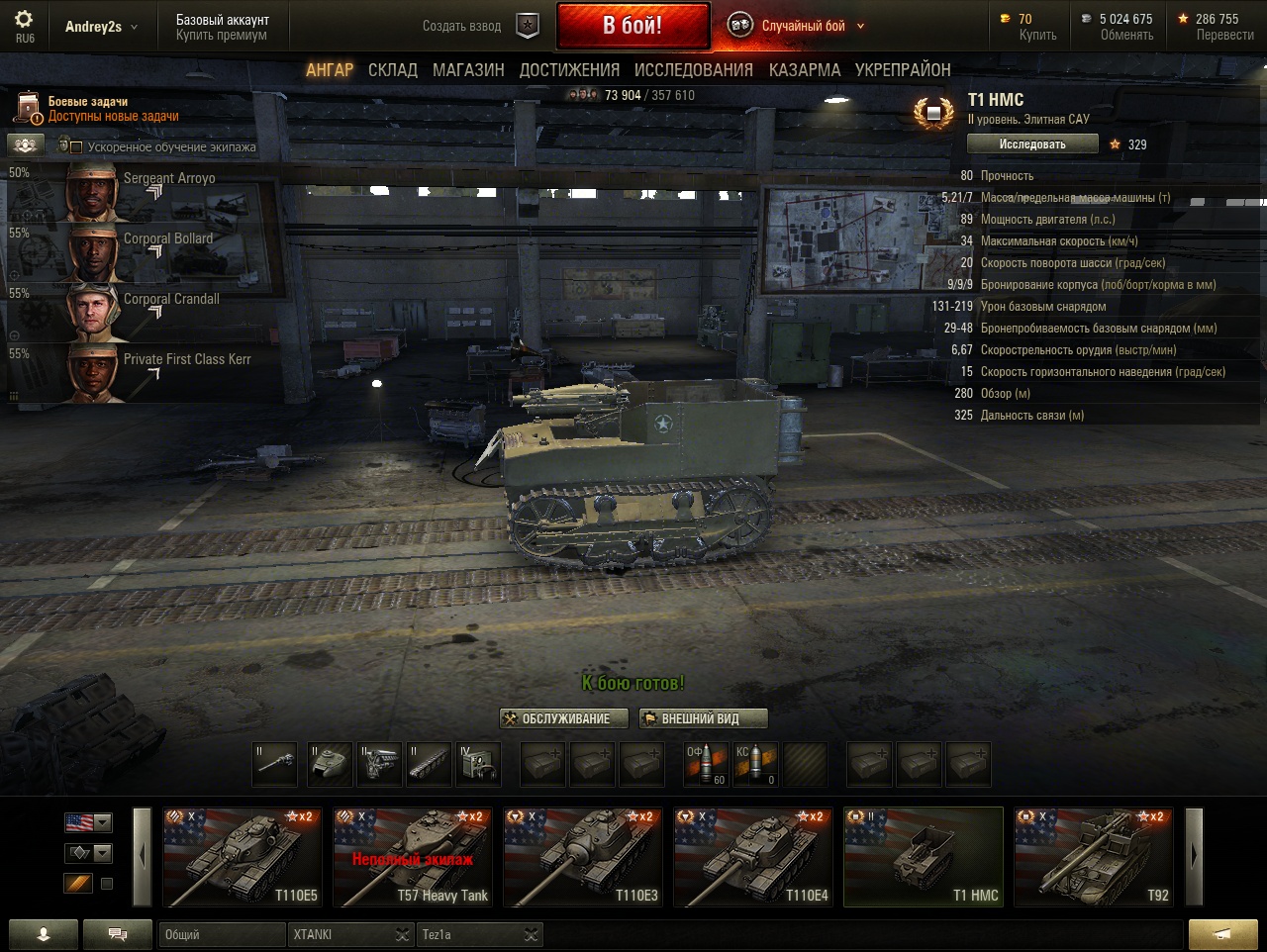The width and height of the screenshot is (1267, 952).
Task: Select the T110E5 tank in carousel
Action: tap(242, 857)
